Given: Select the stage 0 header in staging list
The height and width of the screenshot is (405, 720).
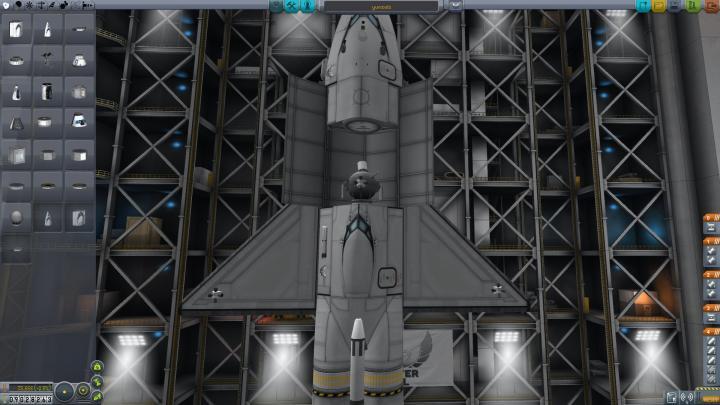Looking at the screenshot, I should tap(710, 217).
